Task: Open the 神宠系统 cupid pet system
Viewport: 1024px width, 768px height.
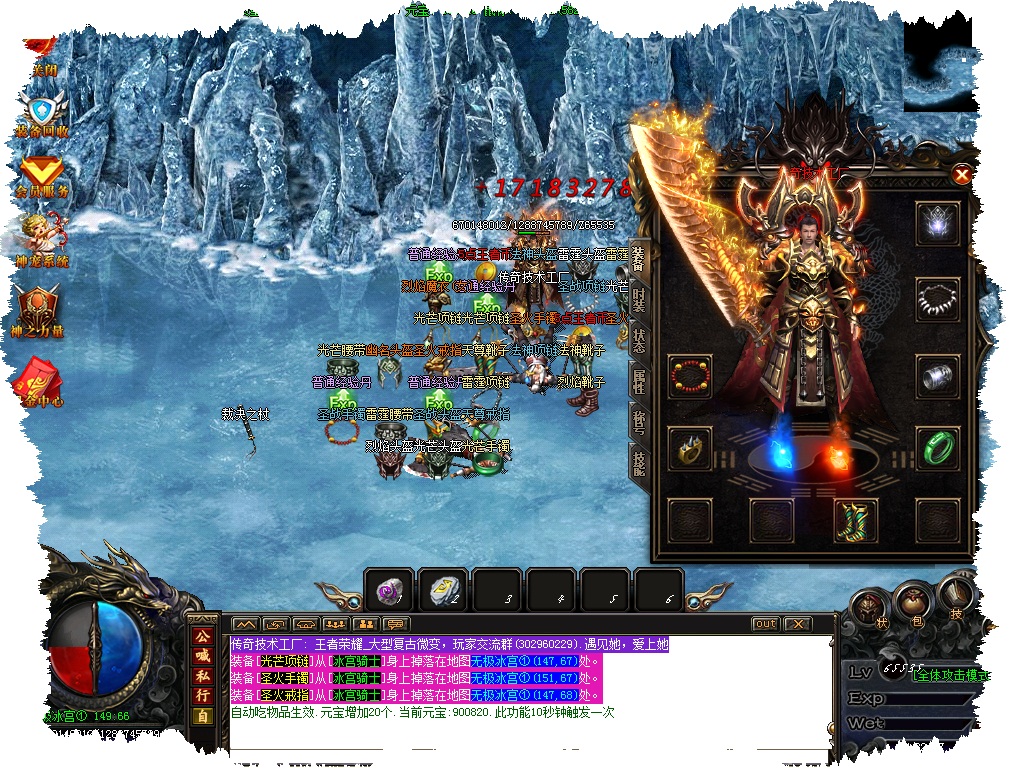Action: [x=42, y=240]
